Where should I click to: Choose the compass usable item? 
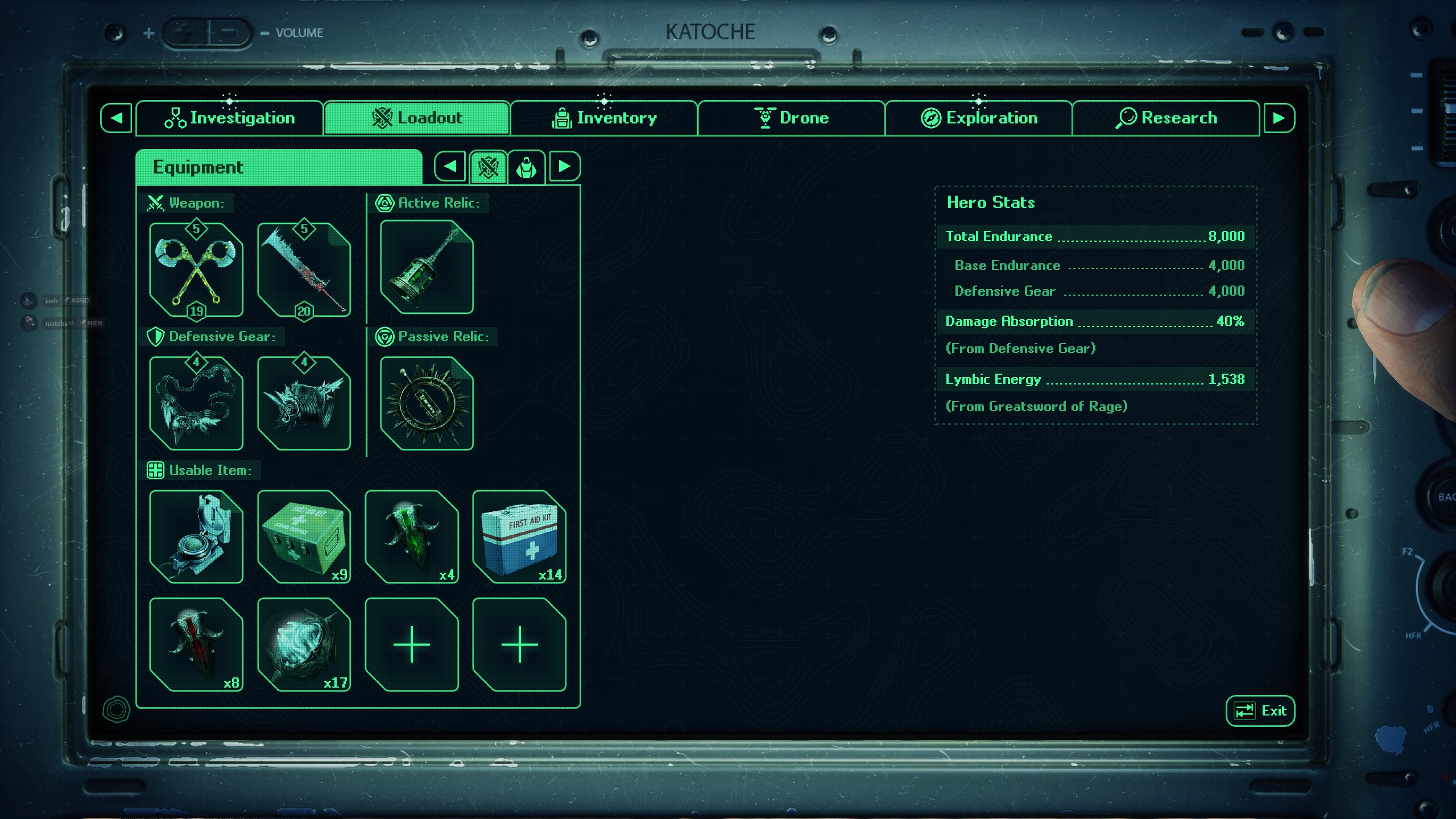[196, 537]
